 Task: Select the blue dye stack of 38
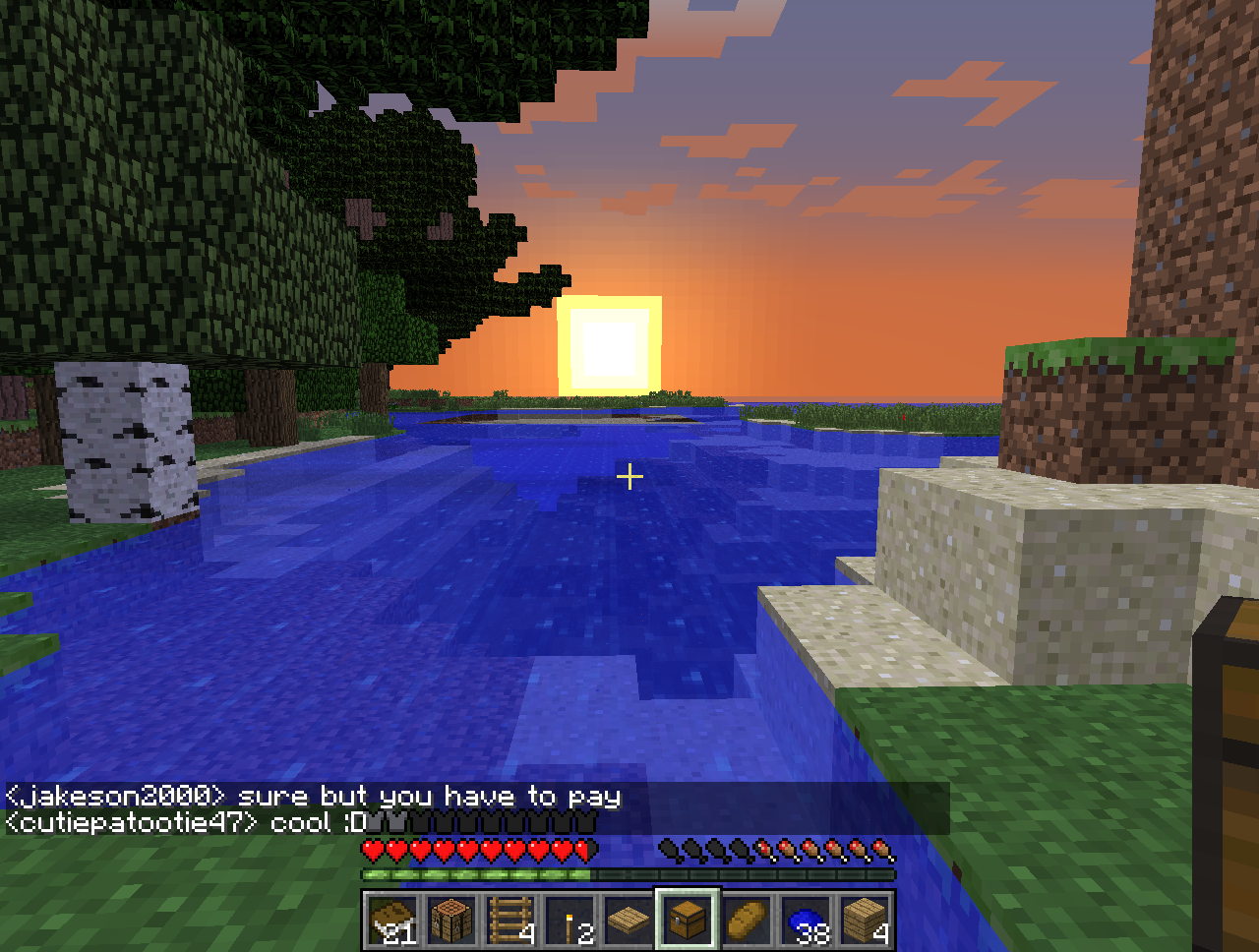tap(806, 921)
